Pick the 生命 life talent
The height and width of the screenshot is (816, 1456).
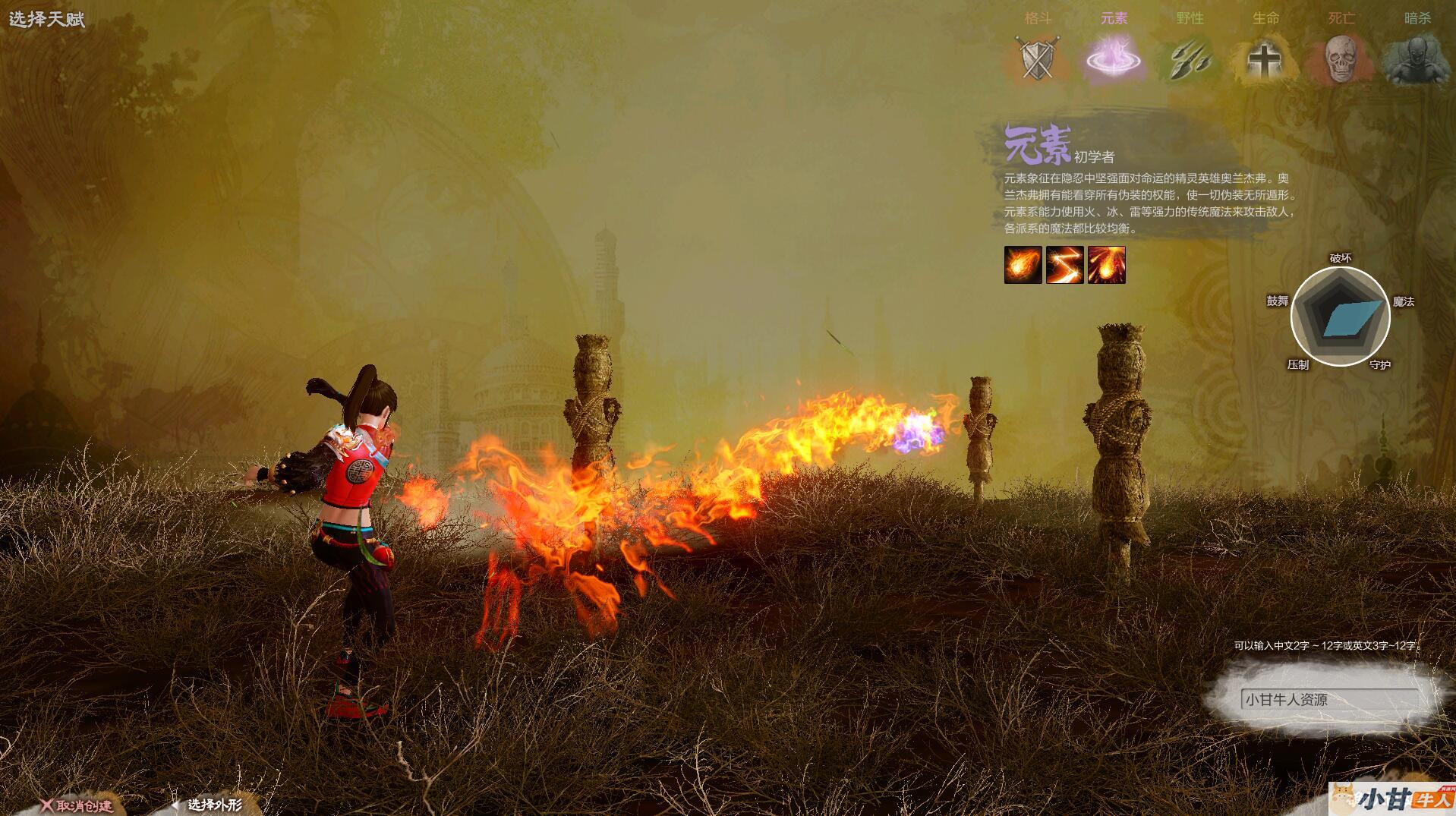[x=1265, y=58]
